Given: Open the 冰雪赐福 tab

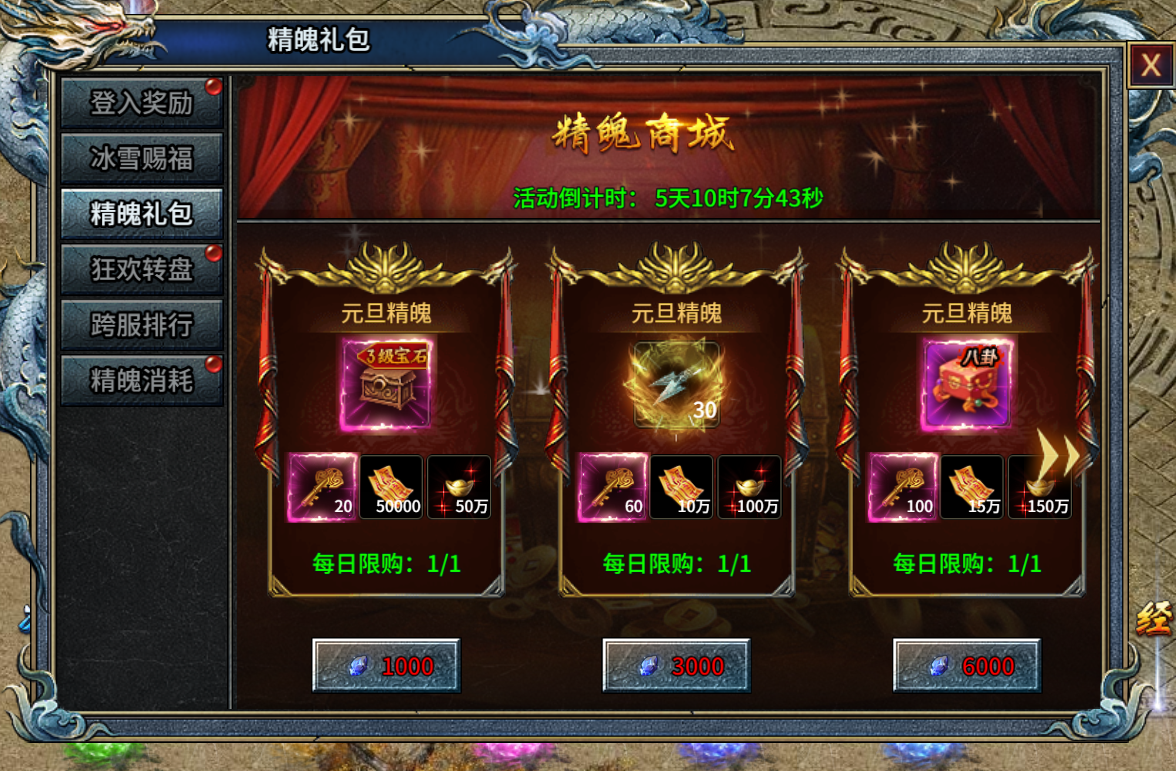Looking at the screenshot, I should (141, 158).
